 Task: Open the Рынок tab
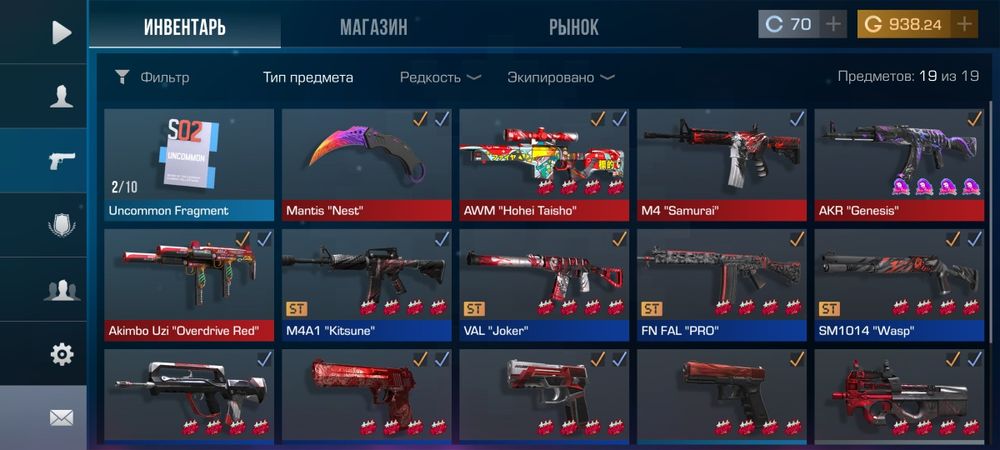click(573, 27)
